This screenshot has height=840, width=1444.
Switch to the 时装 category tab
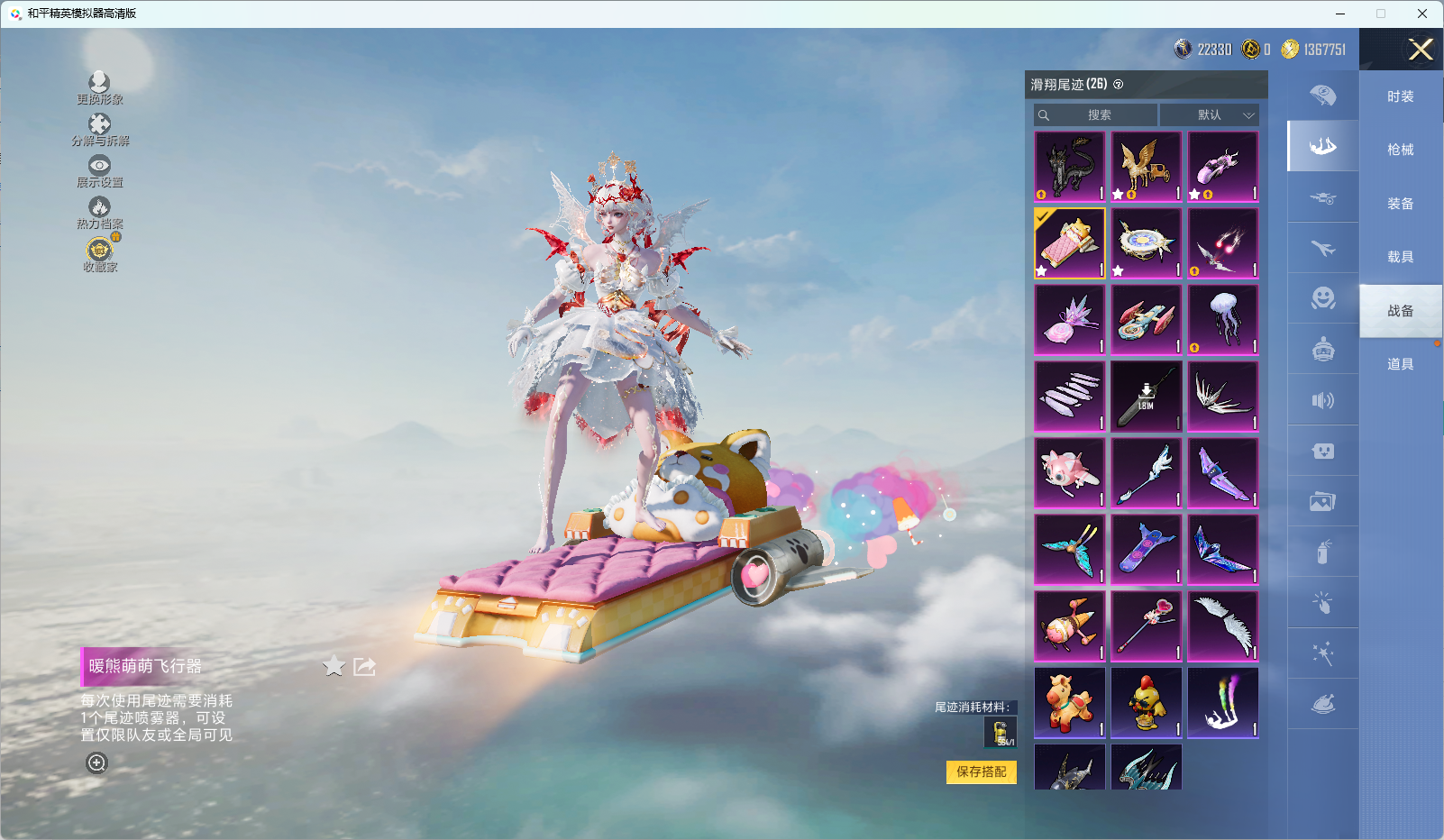(x=1400, y=96)
